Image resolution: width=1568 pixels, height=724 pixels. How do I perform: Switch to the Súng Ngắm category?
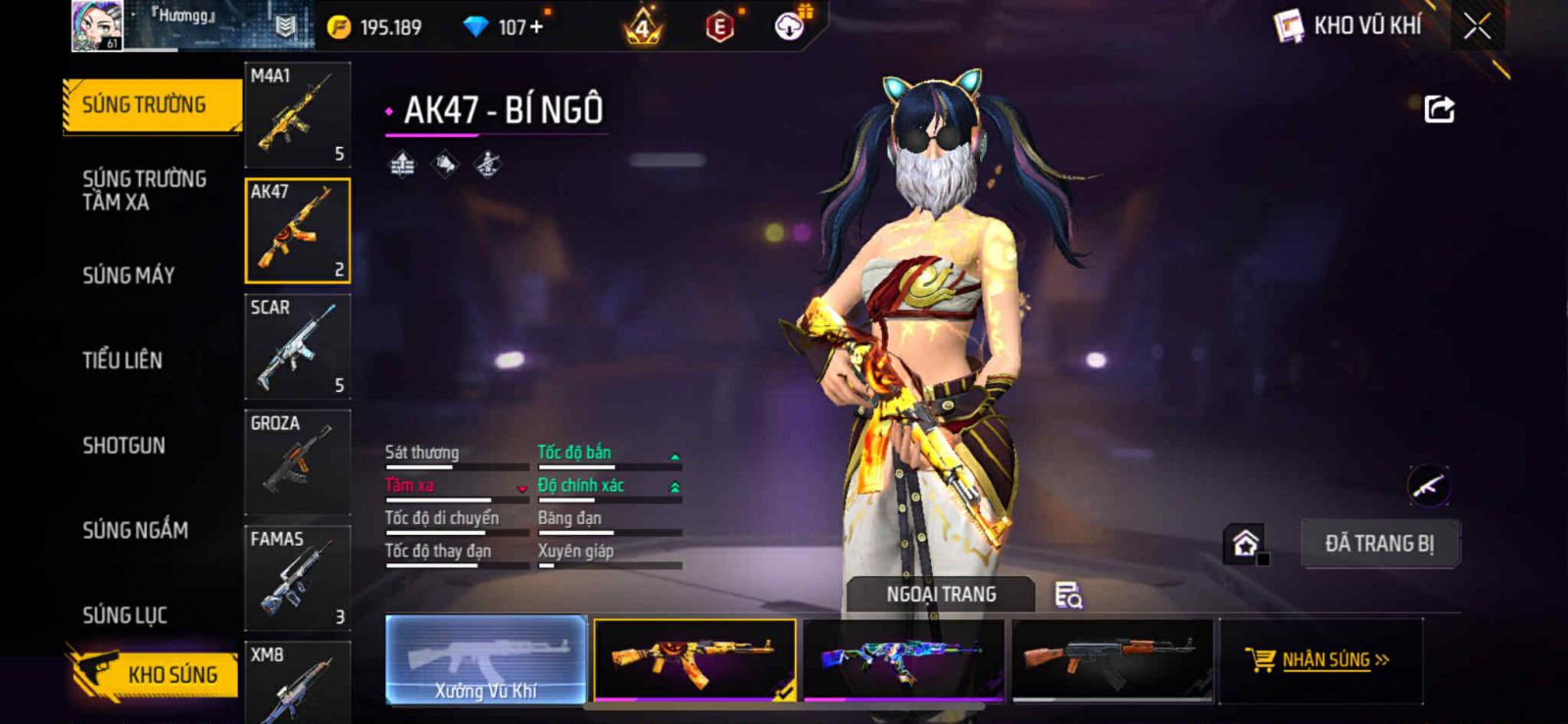(135, 530)
